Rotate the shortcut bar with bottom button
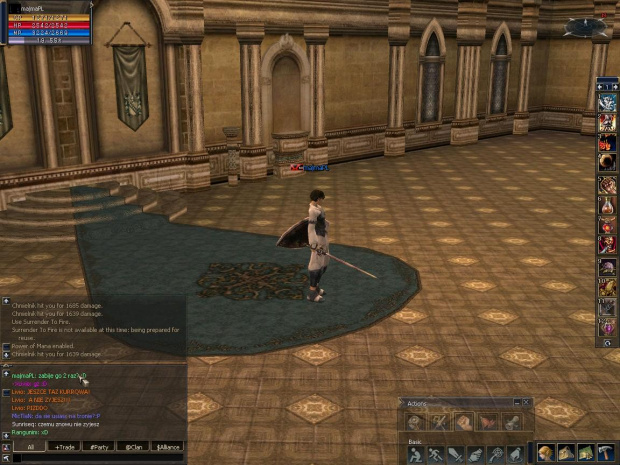This screenshot has width=620, height=465. [x=607, y=343]
